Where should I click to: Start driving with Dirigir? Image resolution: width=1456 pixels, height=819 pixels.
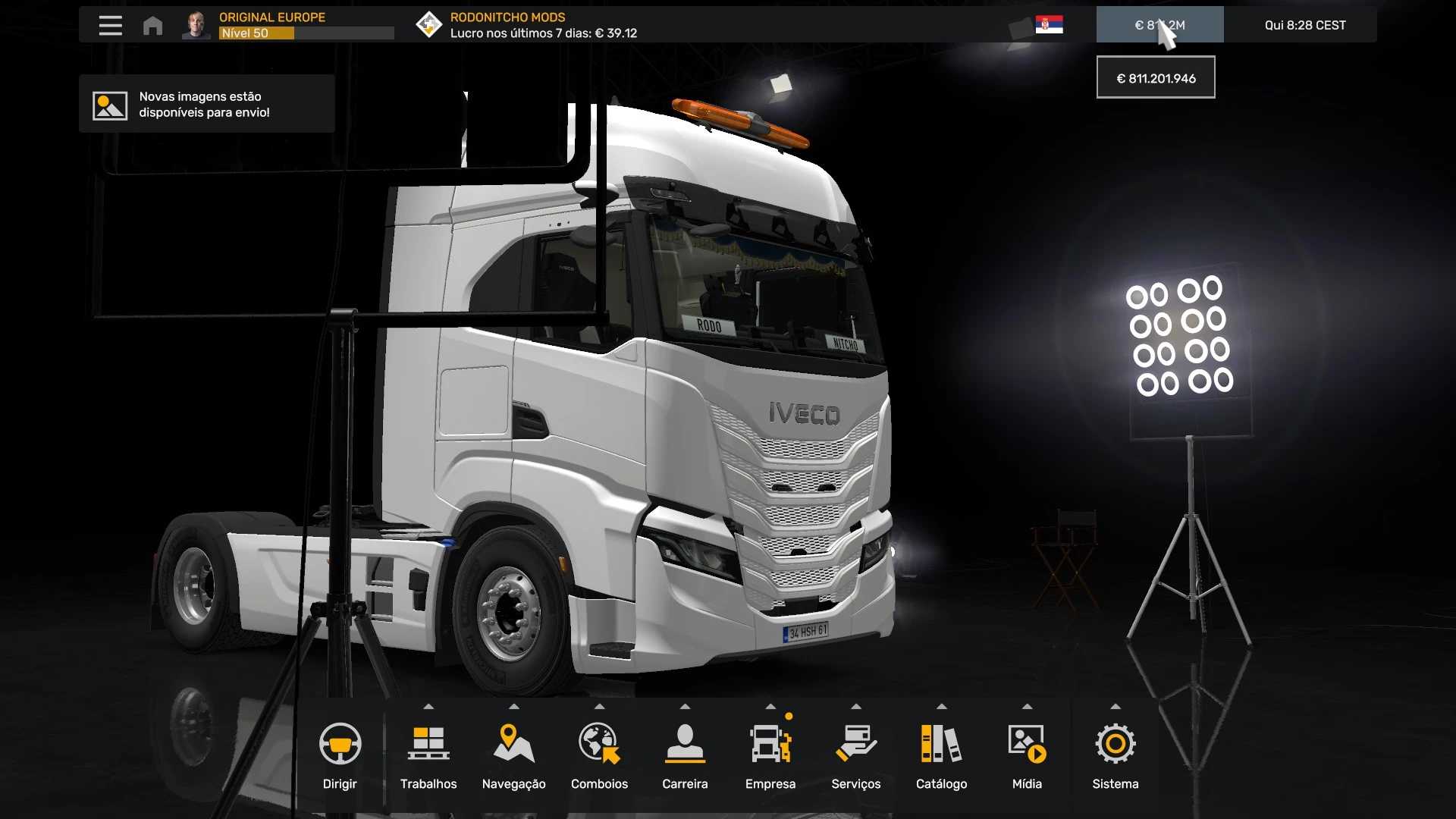click(340, 755)
